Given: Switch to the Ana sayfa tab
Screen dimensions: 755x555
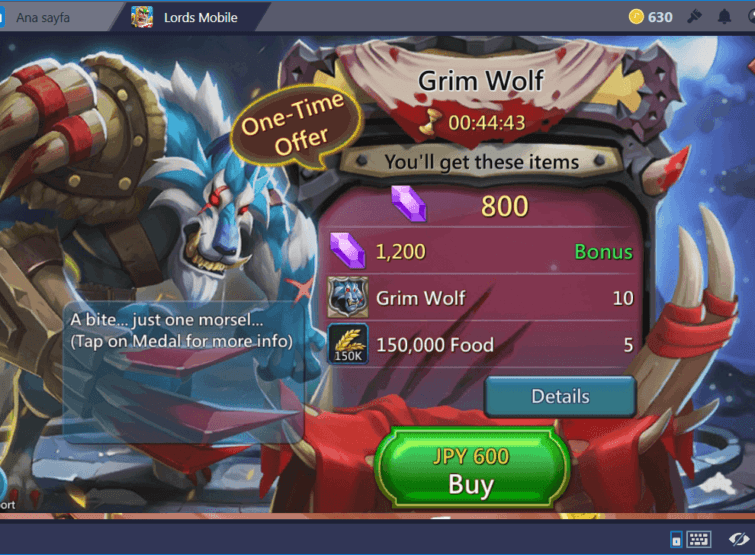Looking at the screenshot, I should (x=43, y=17).
